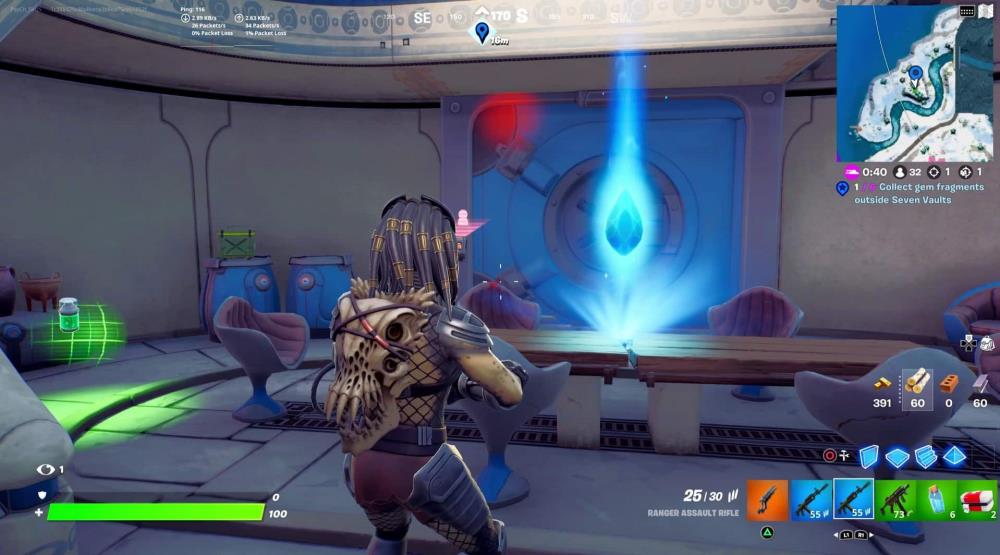
Task: Pick the stairs building piece
Action: [926, 456]
